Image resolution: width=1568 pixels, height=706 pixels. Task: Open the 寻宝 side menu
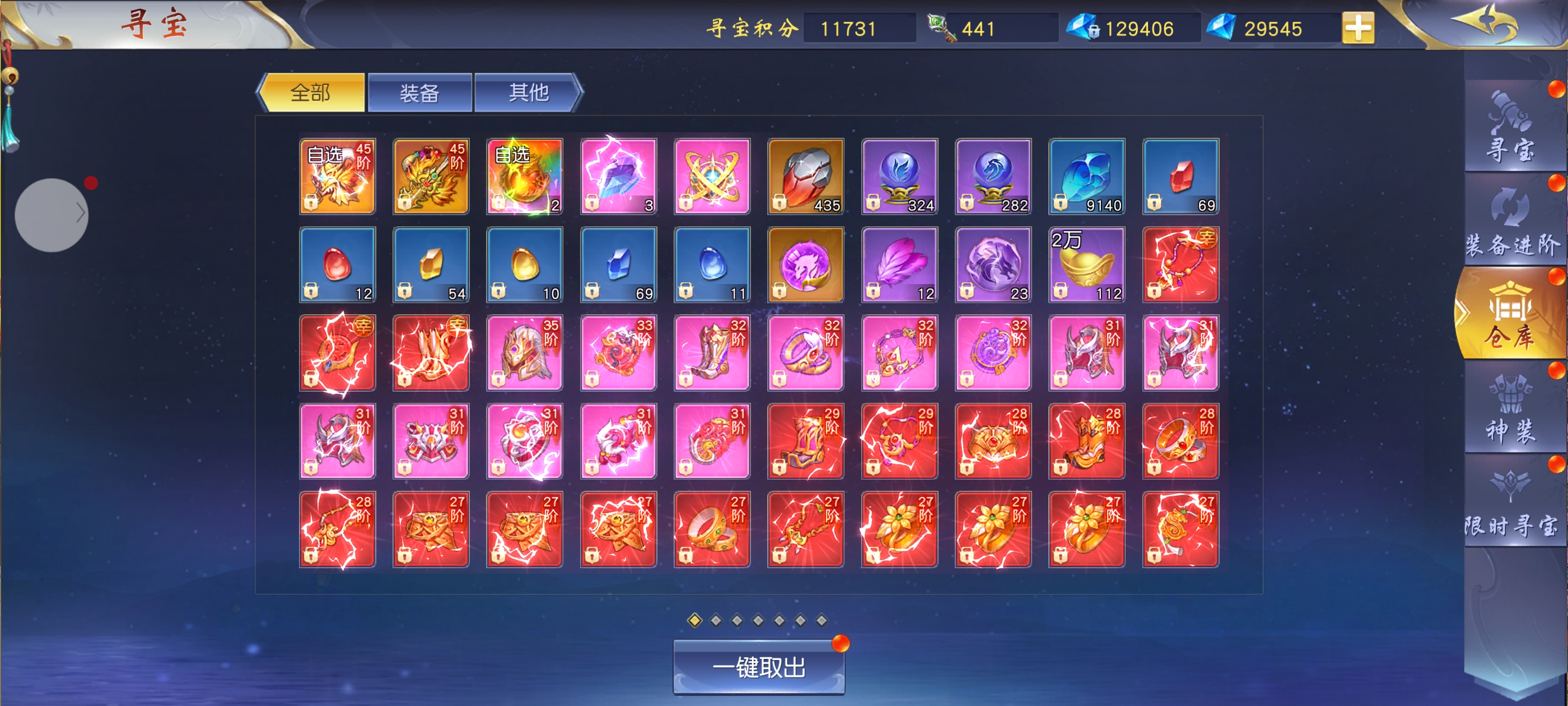[x=1510, y=128]
